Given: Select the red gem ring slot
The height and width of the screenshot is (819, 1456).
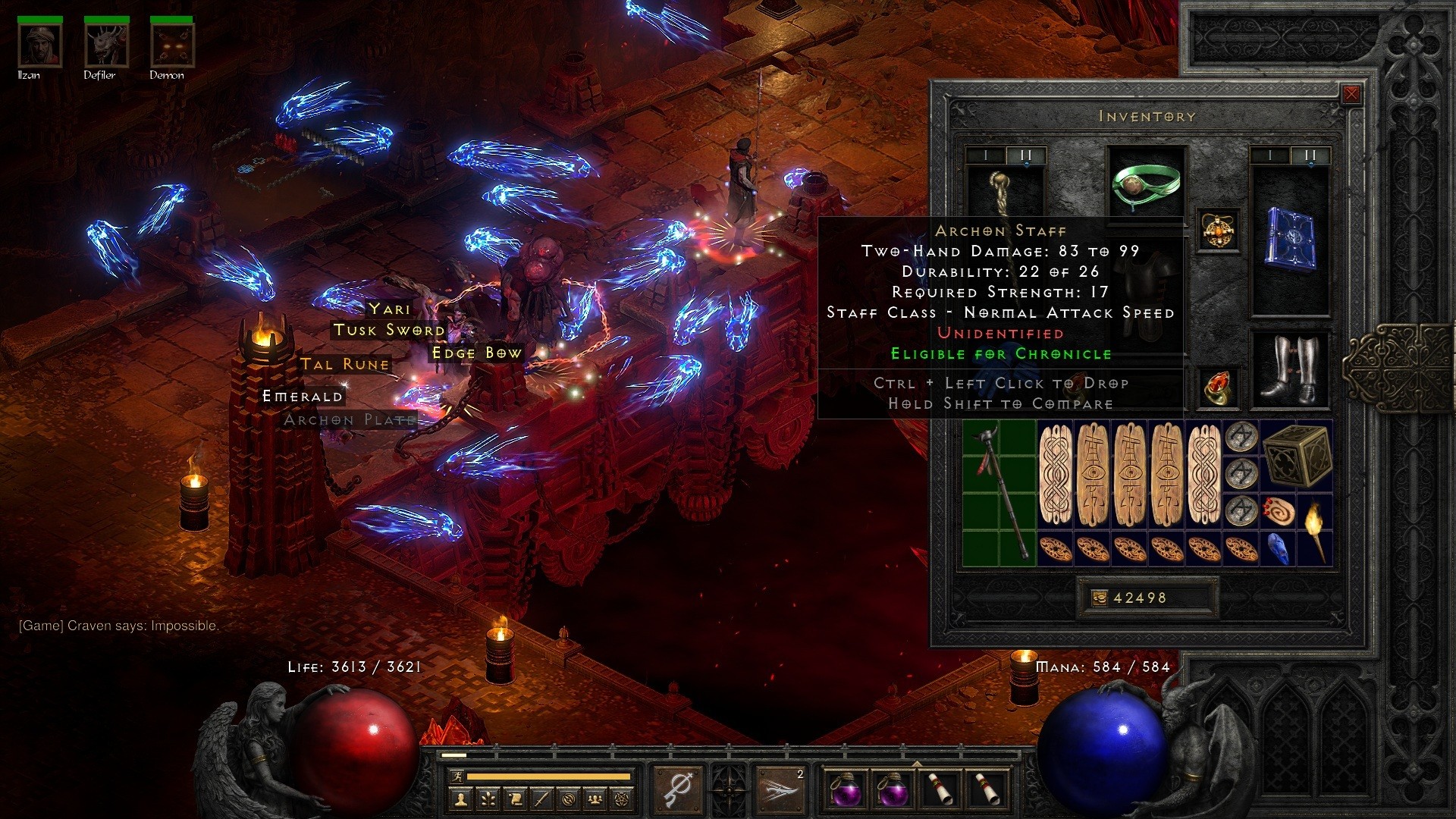Looking at the screenshot, I should (x=1219, y=388).
